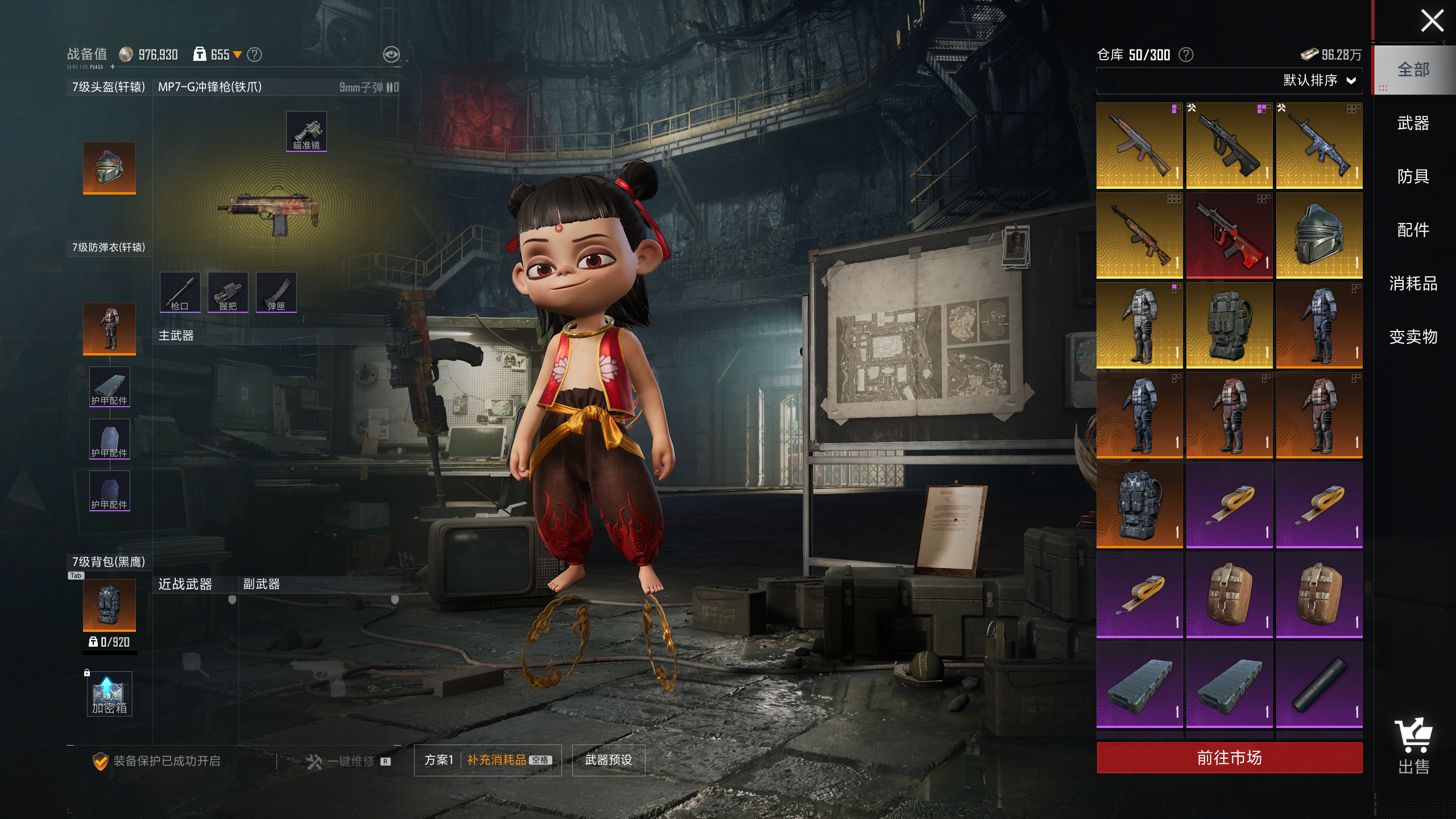The width and height of the screenshot is (1456, 819).
Task: Click the 出售 sell cart button
Action: 1413,746
